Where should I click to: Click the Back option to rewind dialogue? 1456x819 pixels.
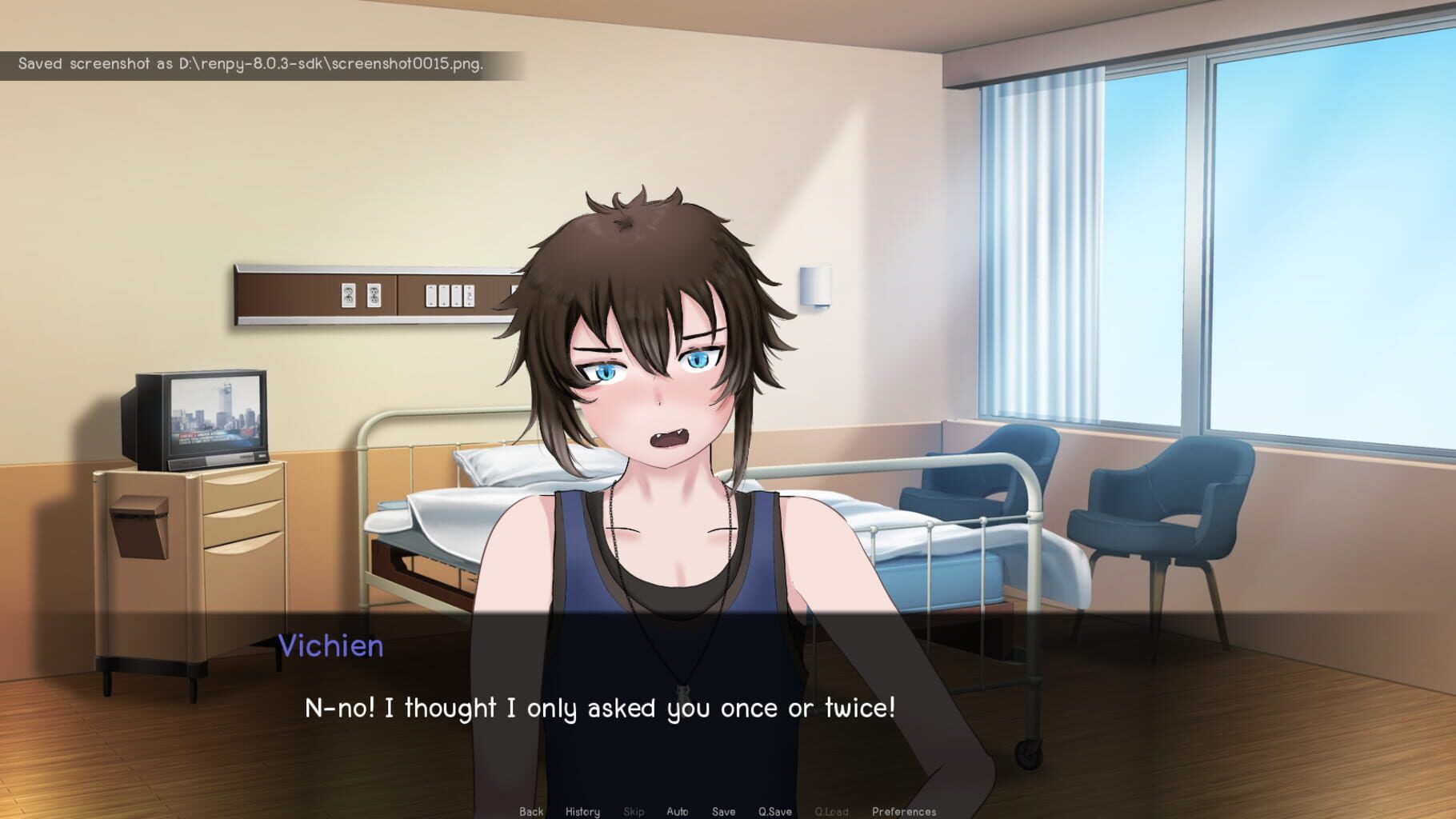pyautogui.click(x=531, y=810)
